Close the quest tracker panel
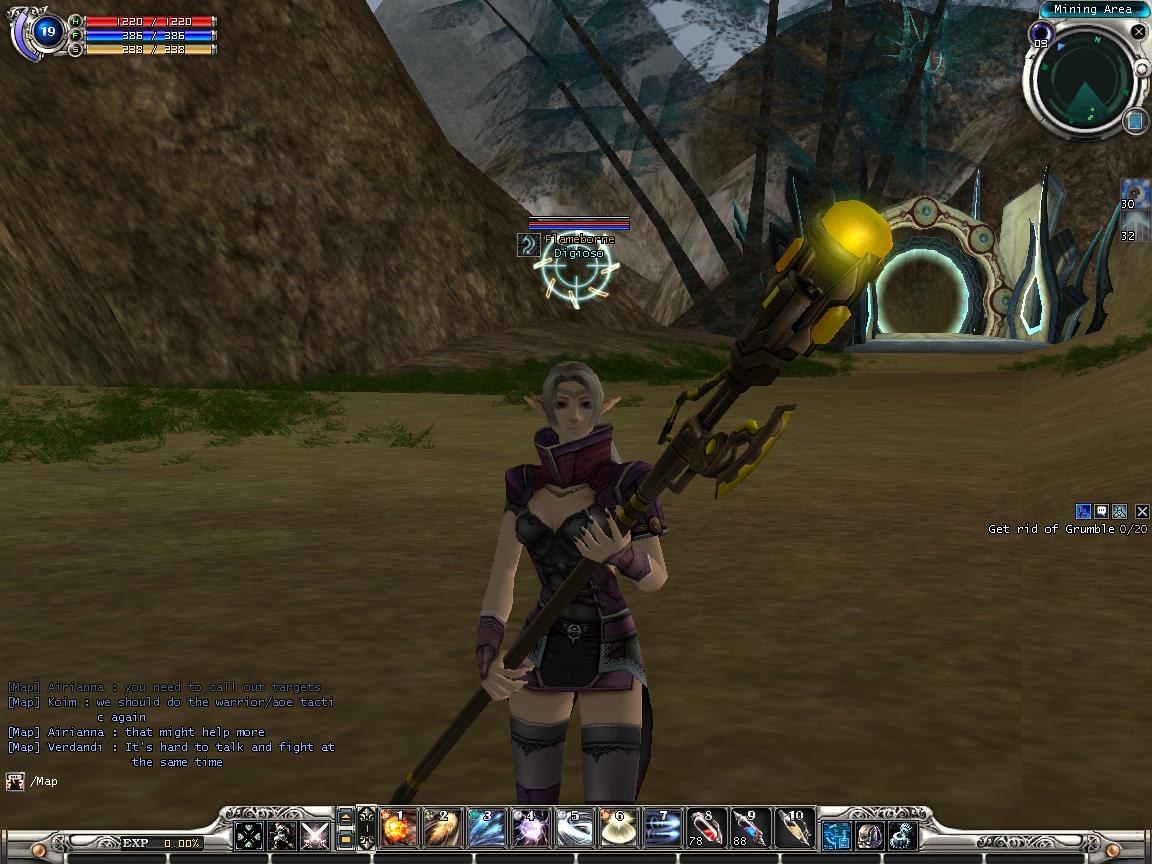Screen dimensions: 1152x864 coord(1142,512)
